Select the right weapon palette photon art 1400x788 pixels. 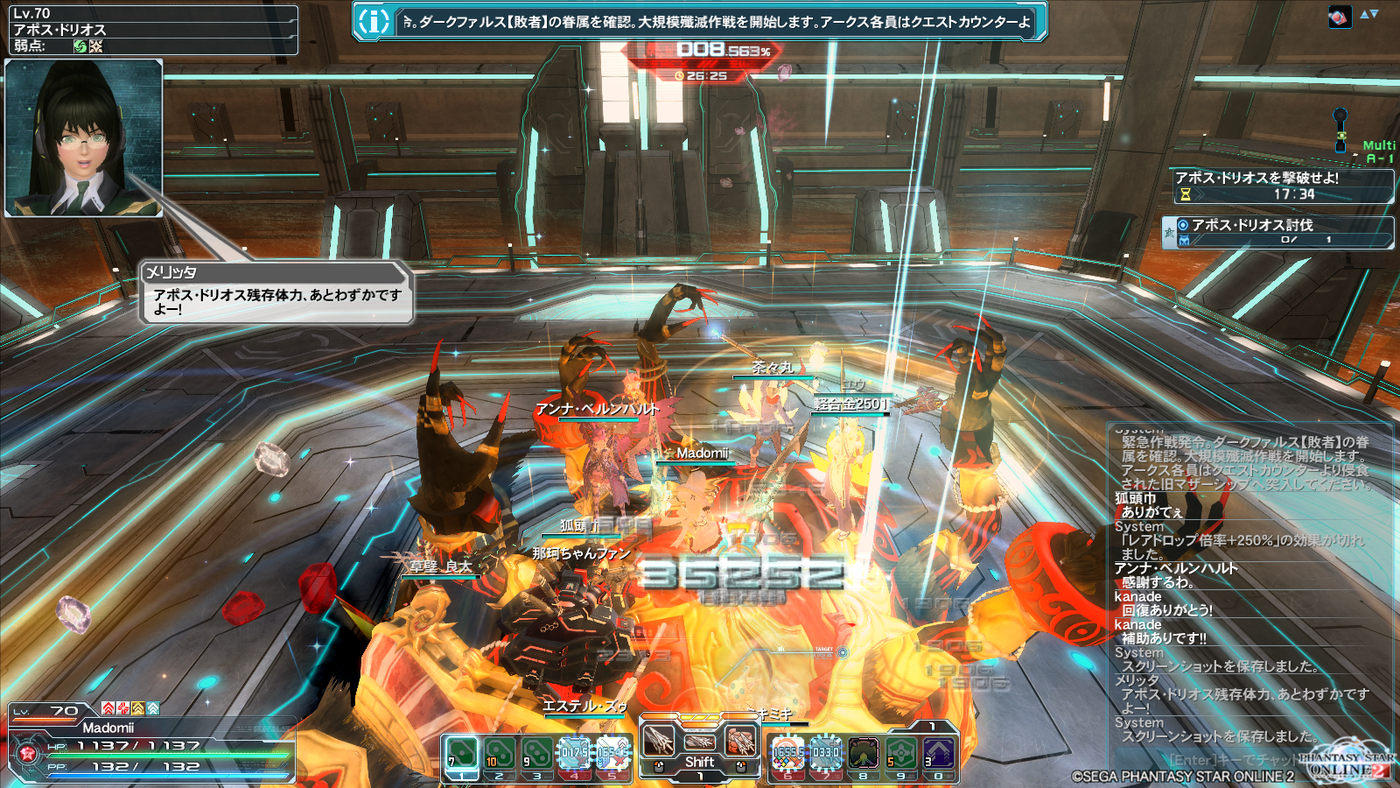(x=739, y=741)
